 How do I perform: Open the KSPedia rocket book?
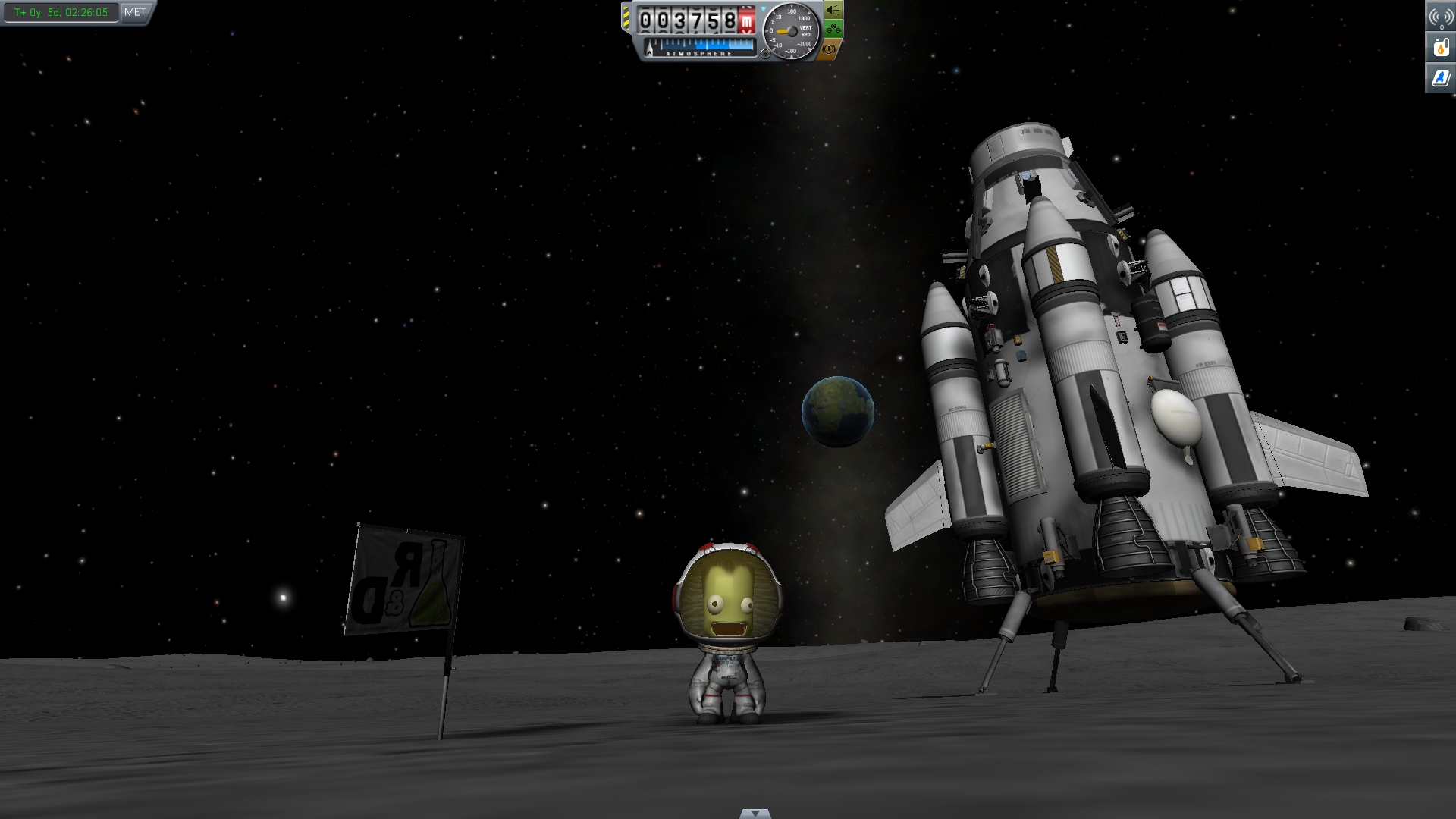tap(1441, 77)
